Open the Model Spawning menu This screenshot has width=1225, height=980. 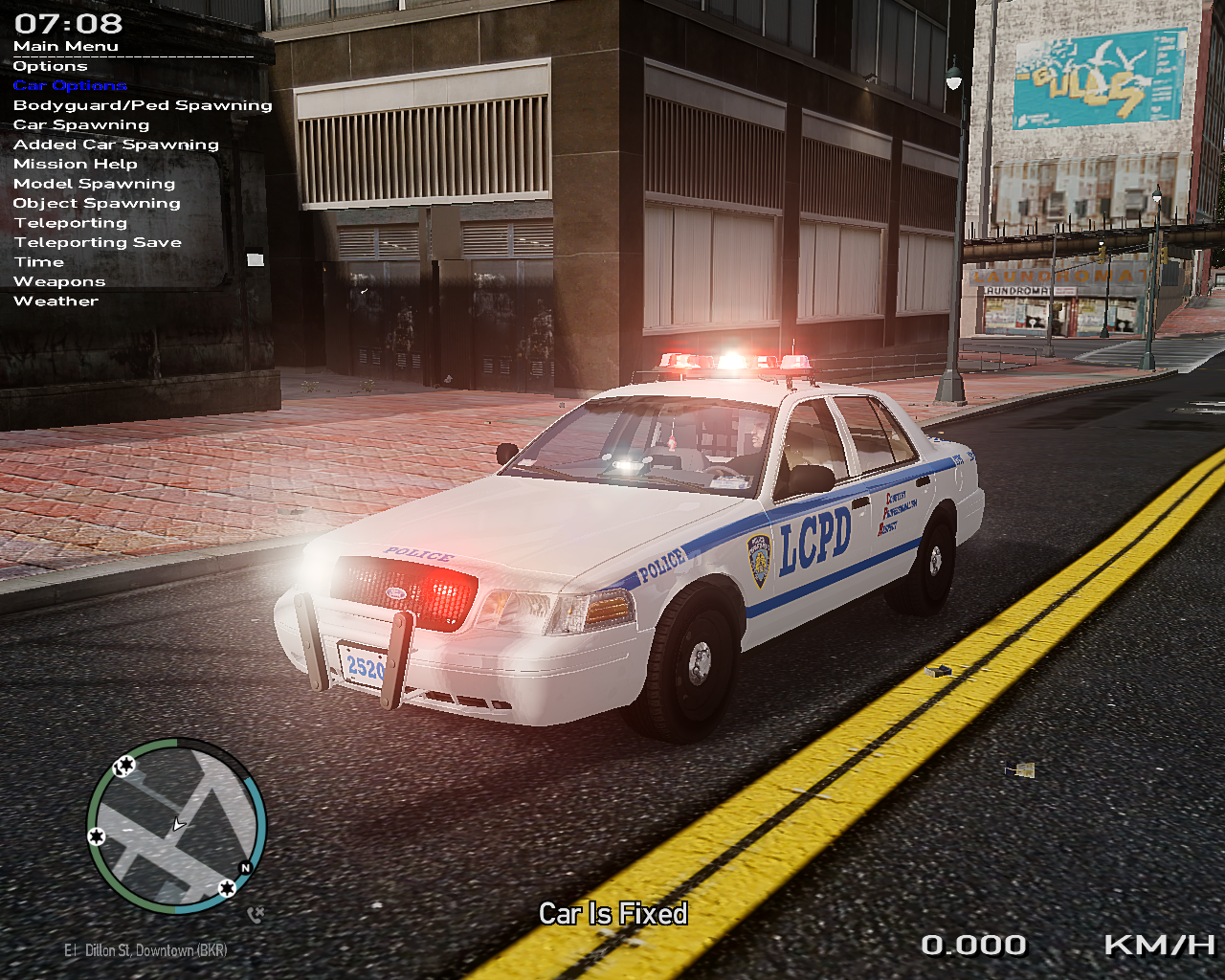(94, 184)
